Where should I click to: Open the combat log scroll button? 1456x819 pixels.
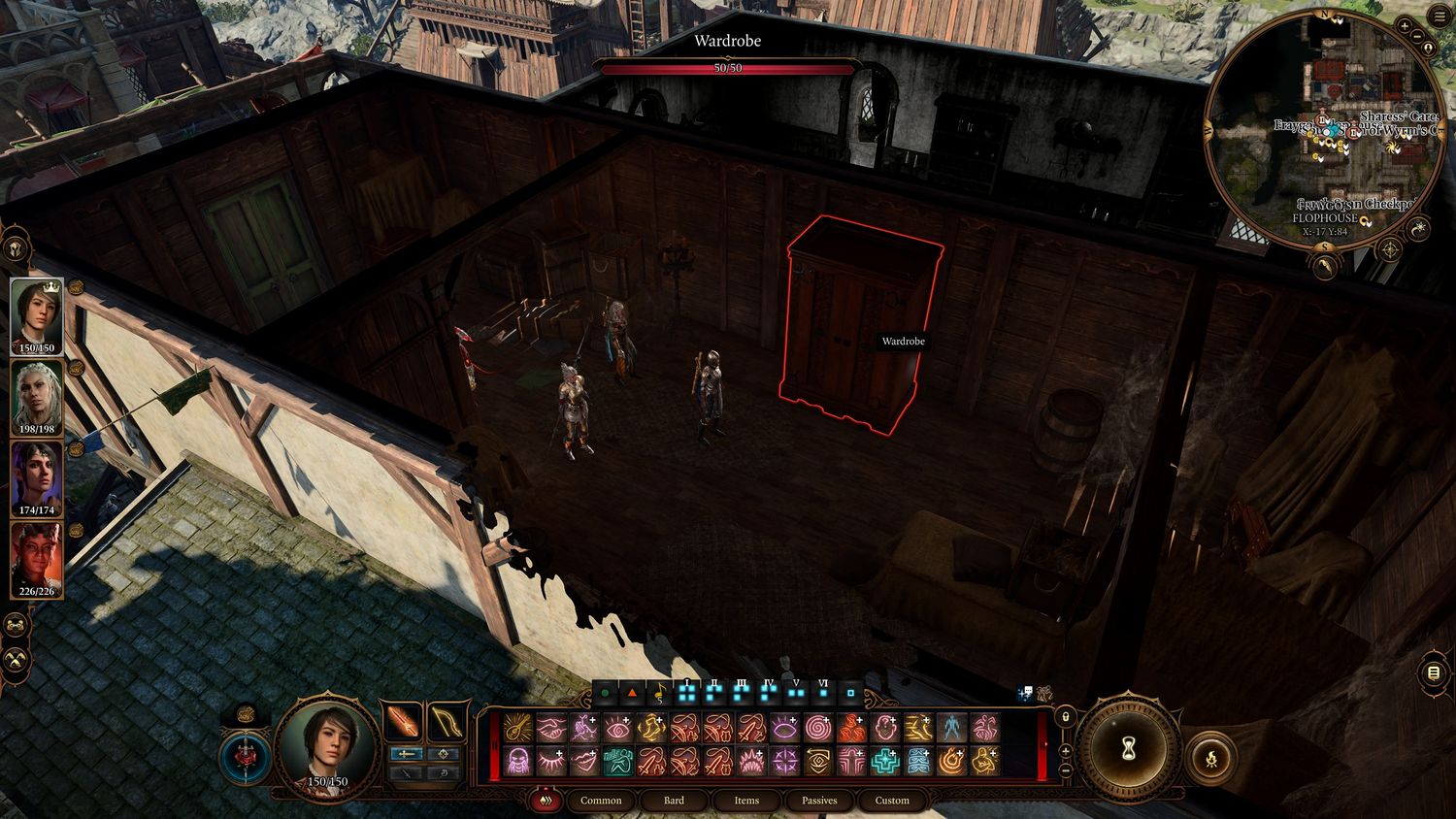tap(1434, 672)
